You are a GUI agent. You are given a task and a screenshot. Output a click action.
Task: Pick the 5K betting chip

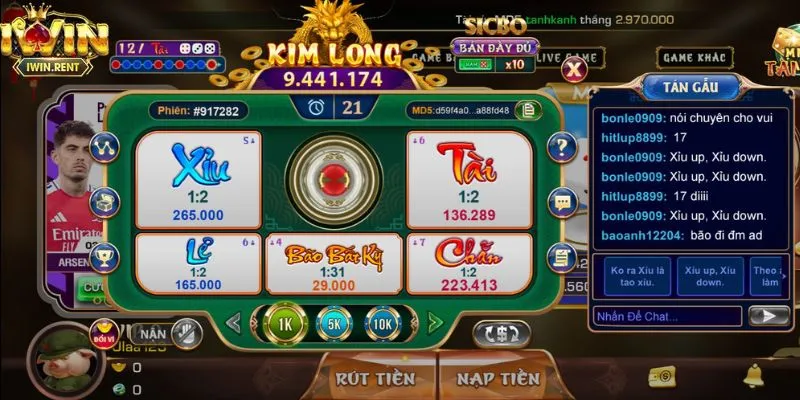pyautogui.click(x=335, y=323)
